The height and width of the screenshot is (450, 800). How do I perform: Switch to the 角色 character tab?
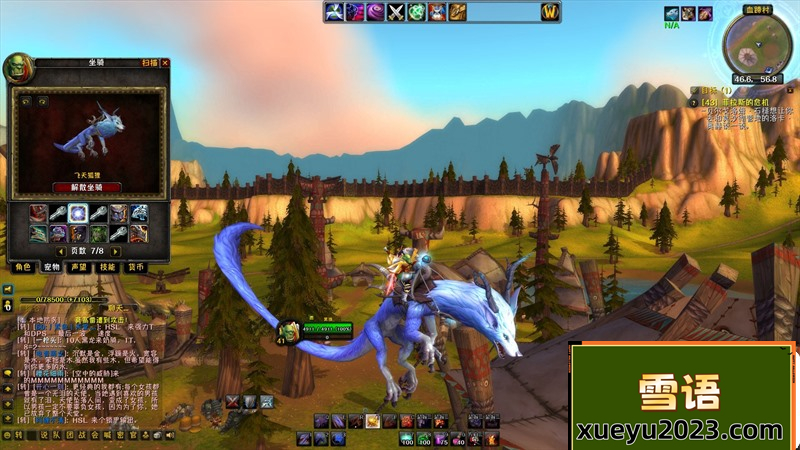[x=22, y=267]
